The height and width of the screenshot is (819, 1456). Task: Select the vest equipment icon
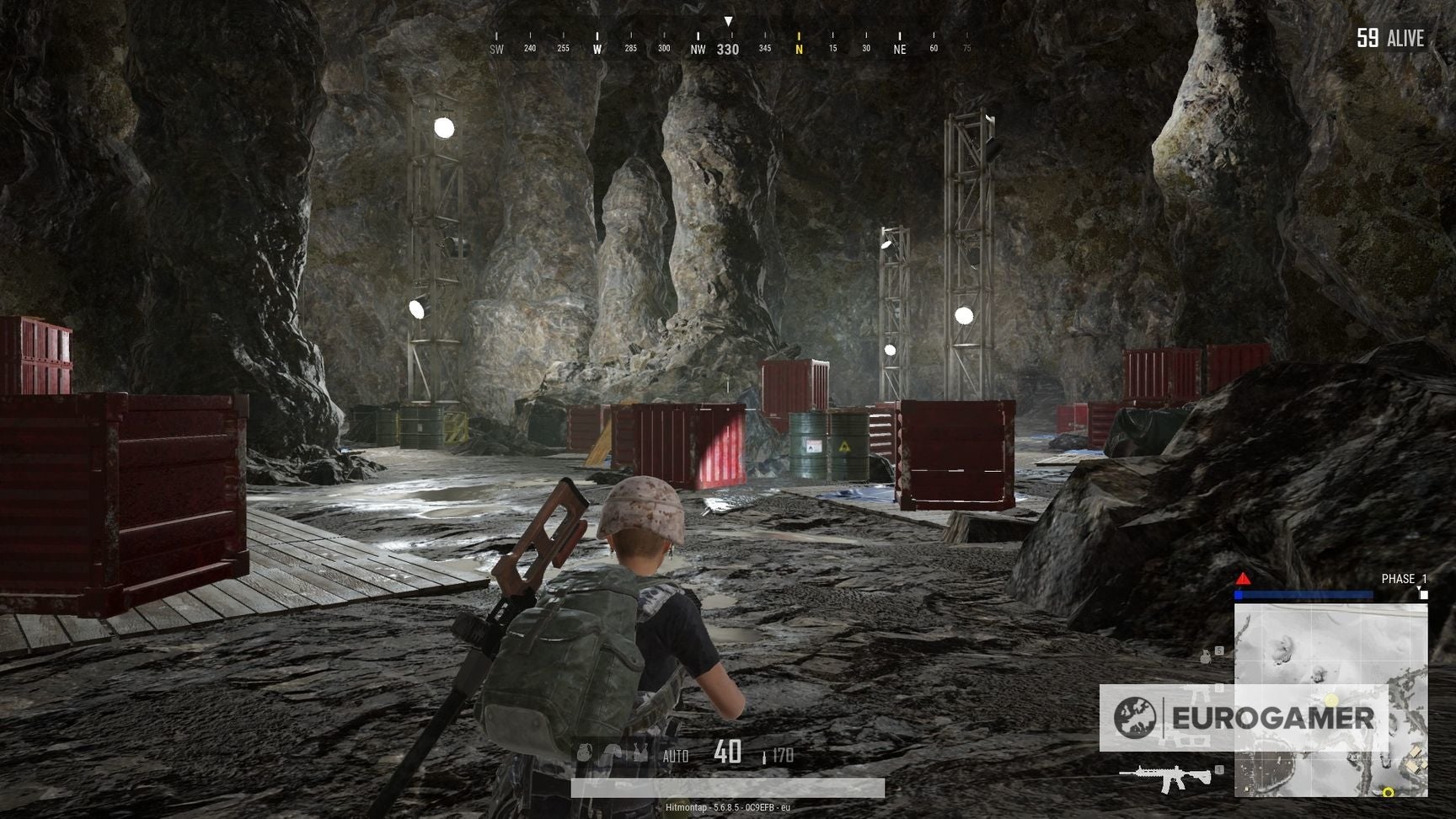pyautogui.click(x=640, y=752)
